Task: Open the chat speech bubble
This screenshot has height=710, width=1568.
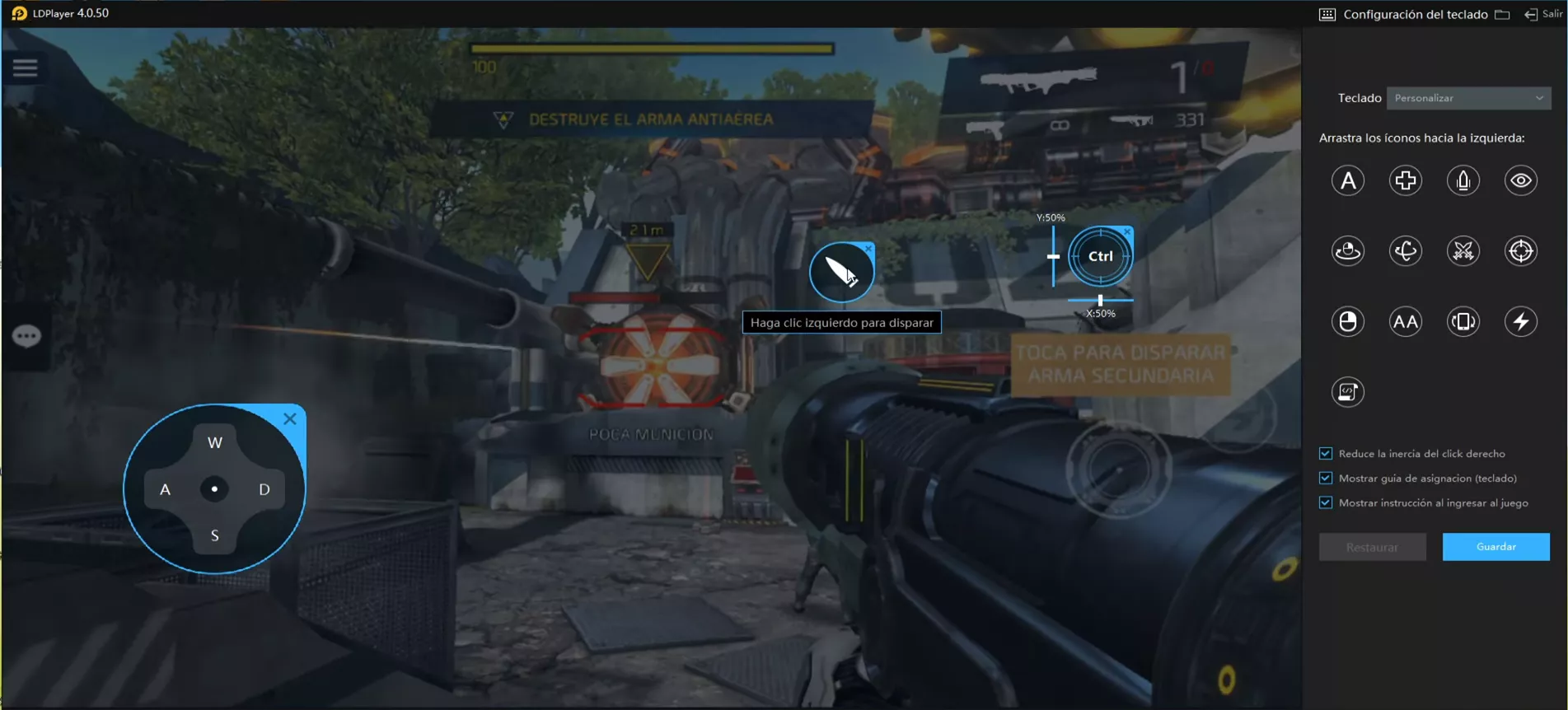Action: 26,336
